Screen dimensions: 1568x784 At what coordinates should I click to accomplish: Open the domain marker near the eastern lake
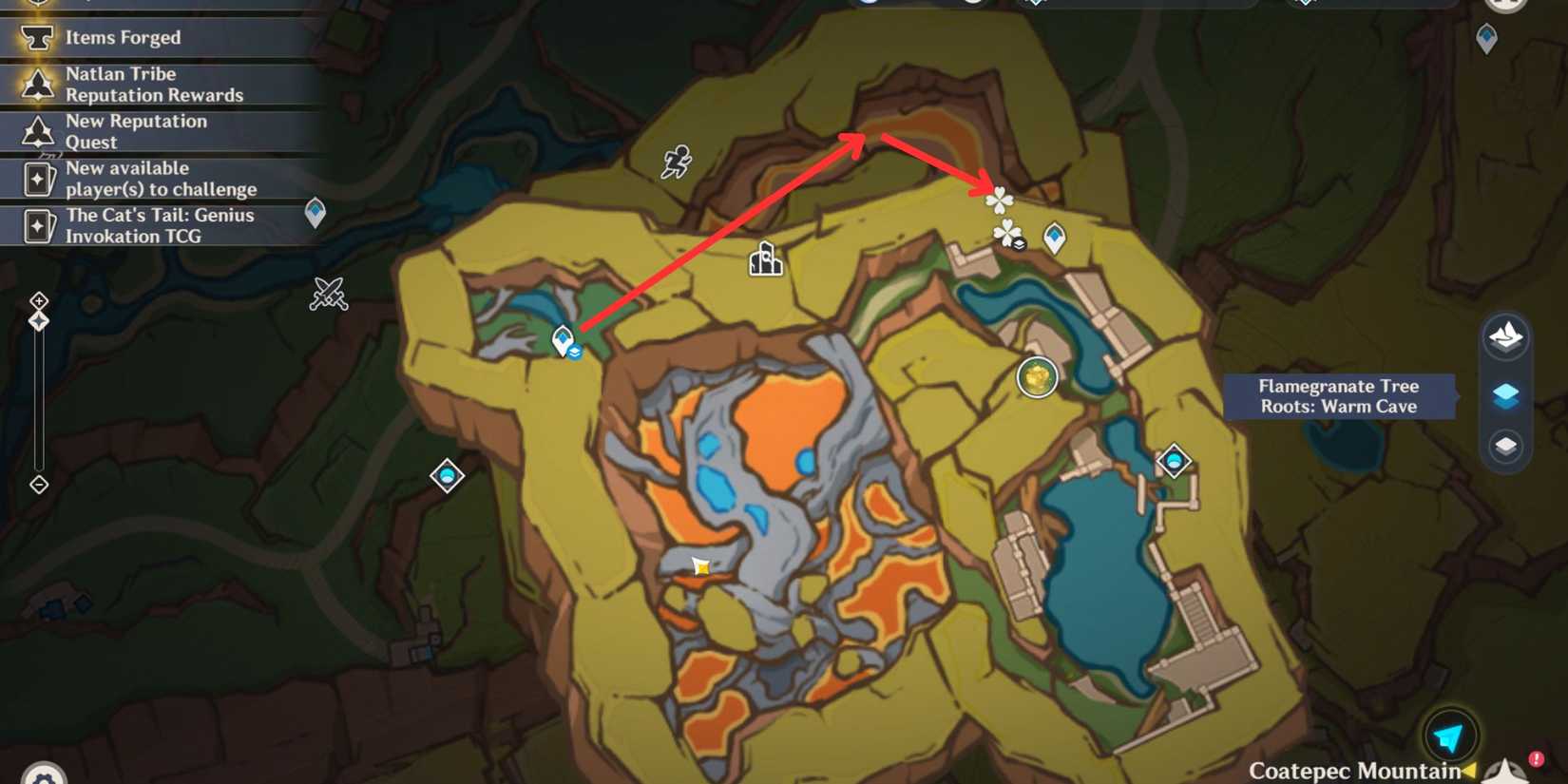[x=1175, y=462]
